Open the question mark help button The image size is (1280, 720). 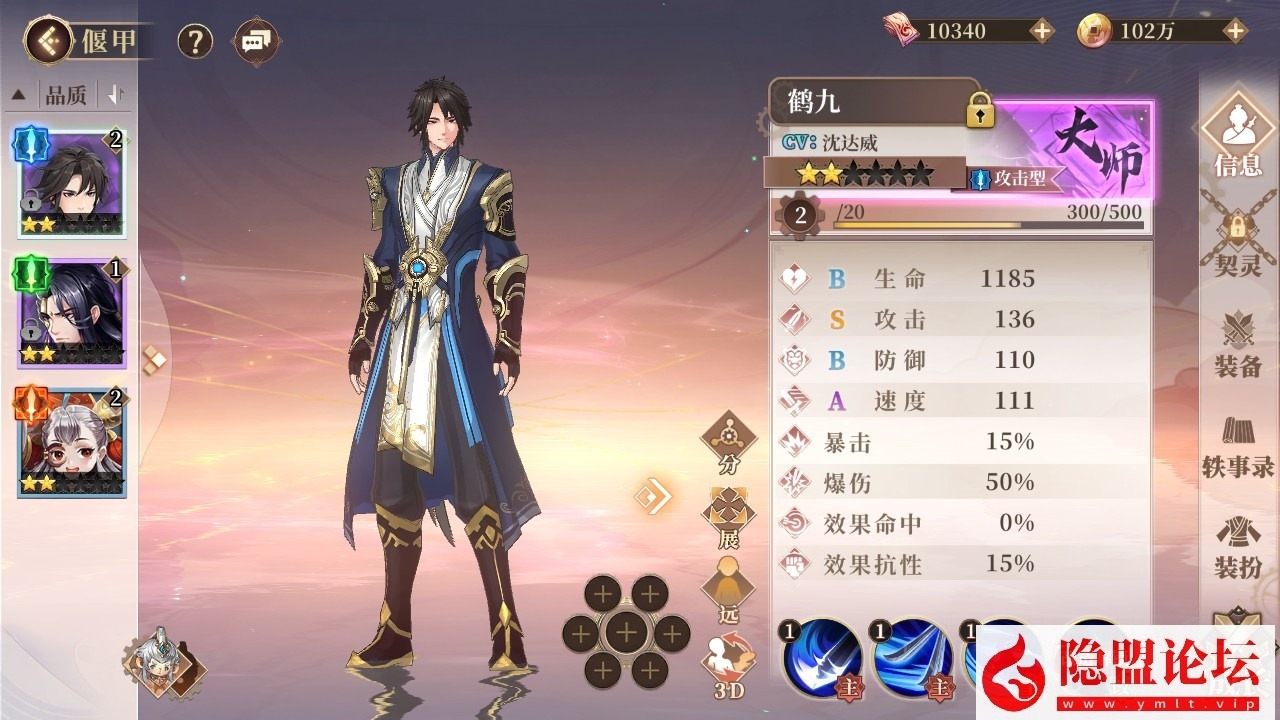point(195,41)
